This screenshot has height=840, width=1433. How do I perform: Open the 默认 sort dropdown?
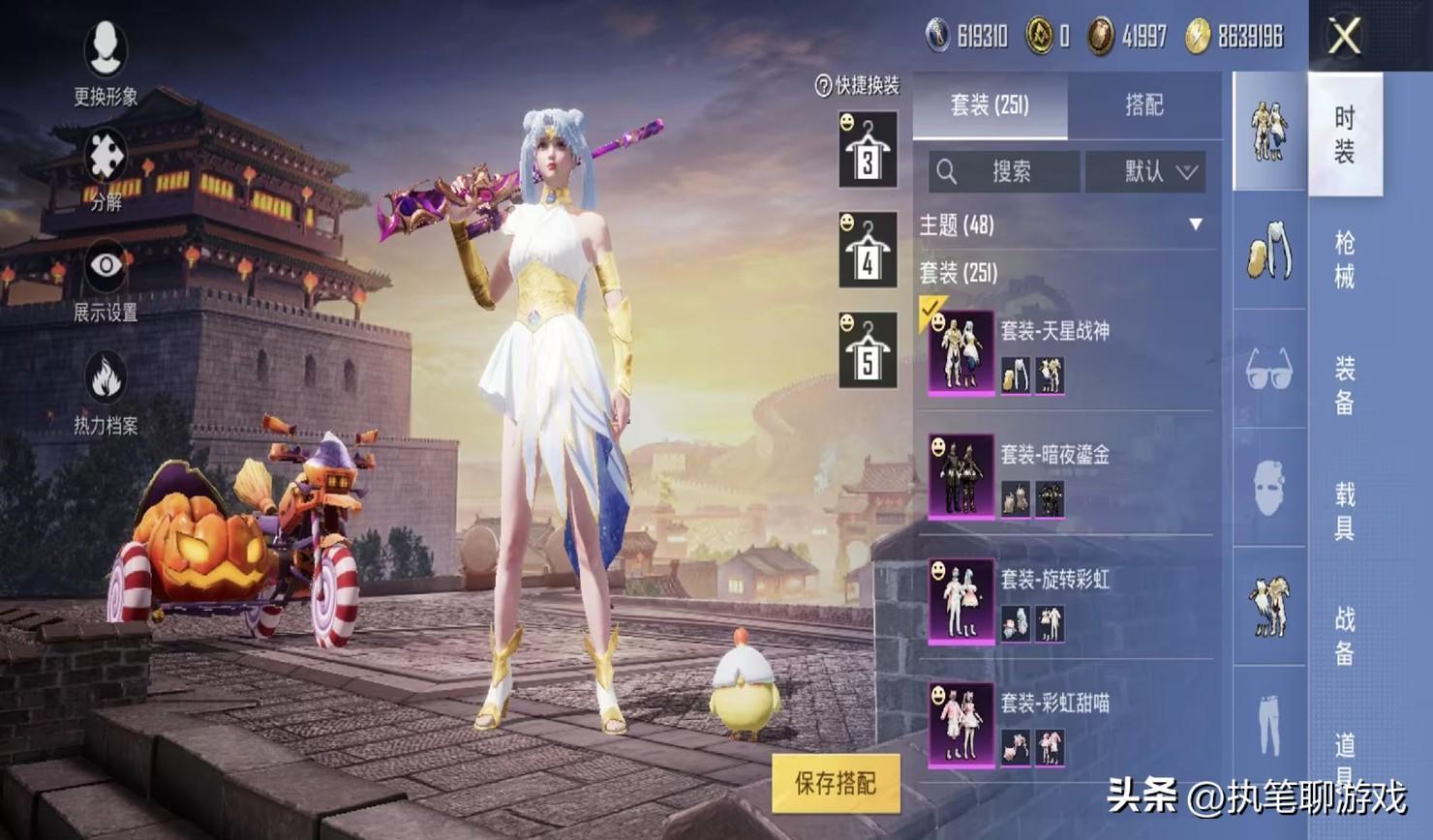click(1146, 172)
